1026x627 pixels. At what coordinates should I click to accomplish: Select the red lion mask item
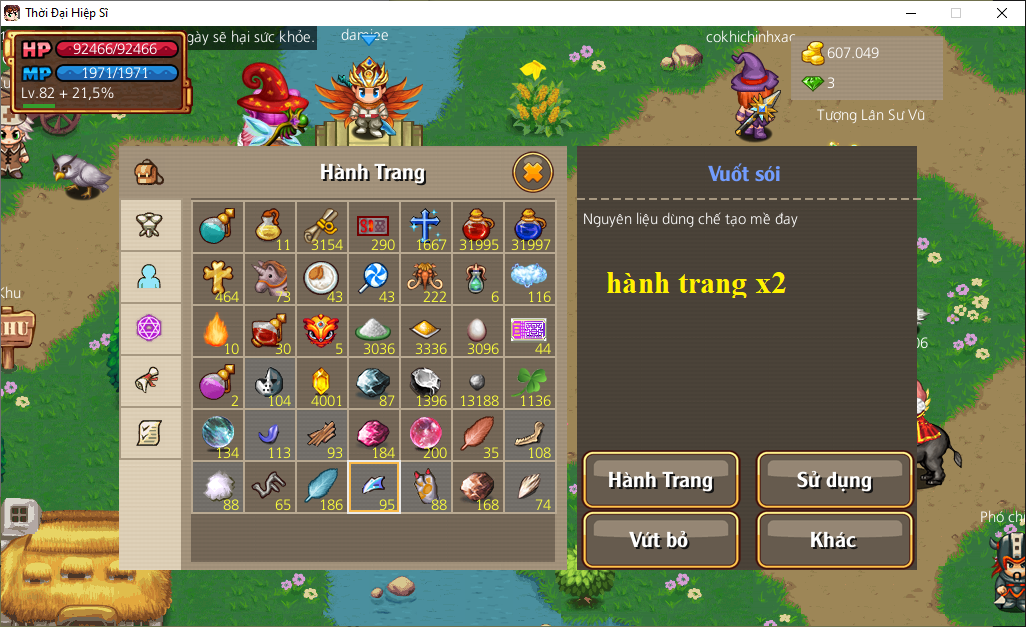click(x=322, y=330)
